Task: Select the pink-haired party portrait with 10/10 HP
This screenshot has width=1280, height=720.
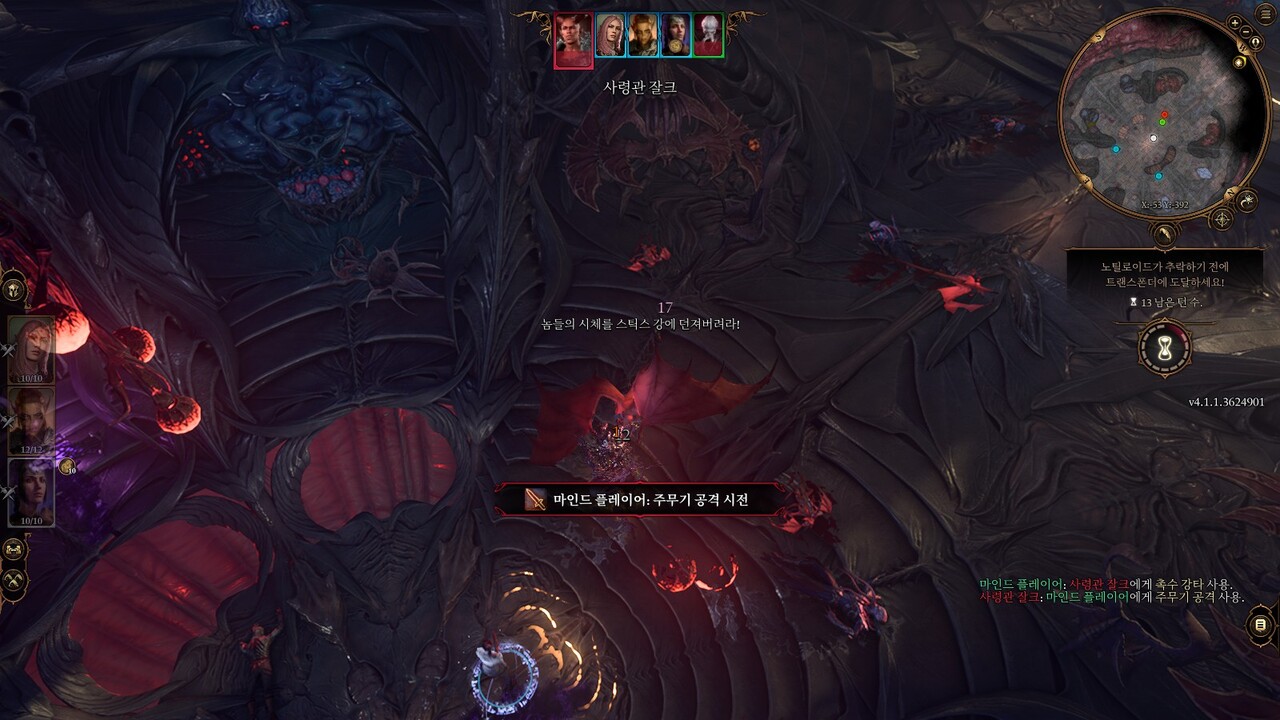Action: click(31, 349)
